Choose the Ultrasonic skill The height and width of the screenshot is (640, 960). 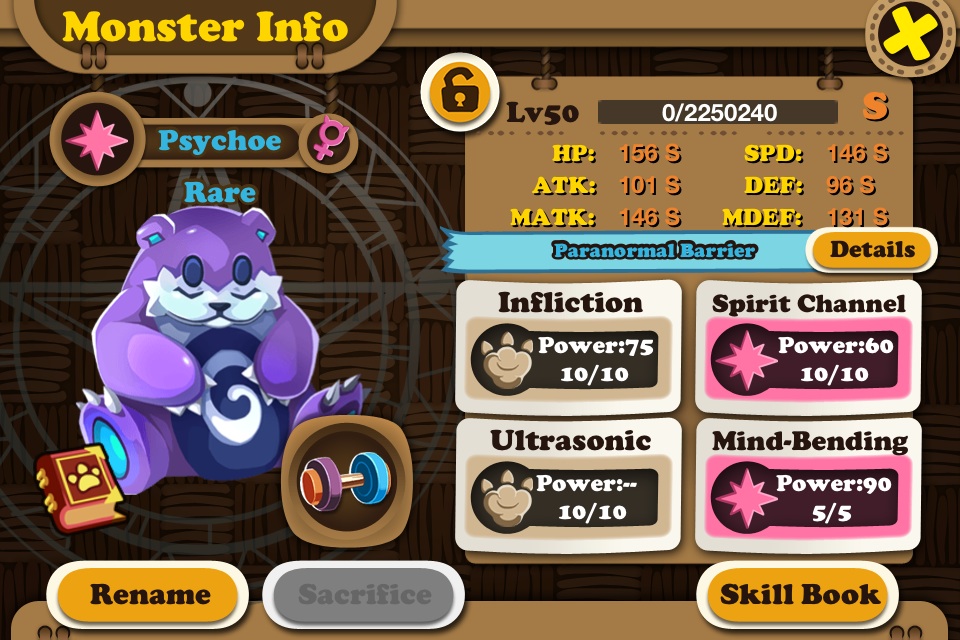tap(569, 483)
